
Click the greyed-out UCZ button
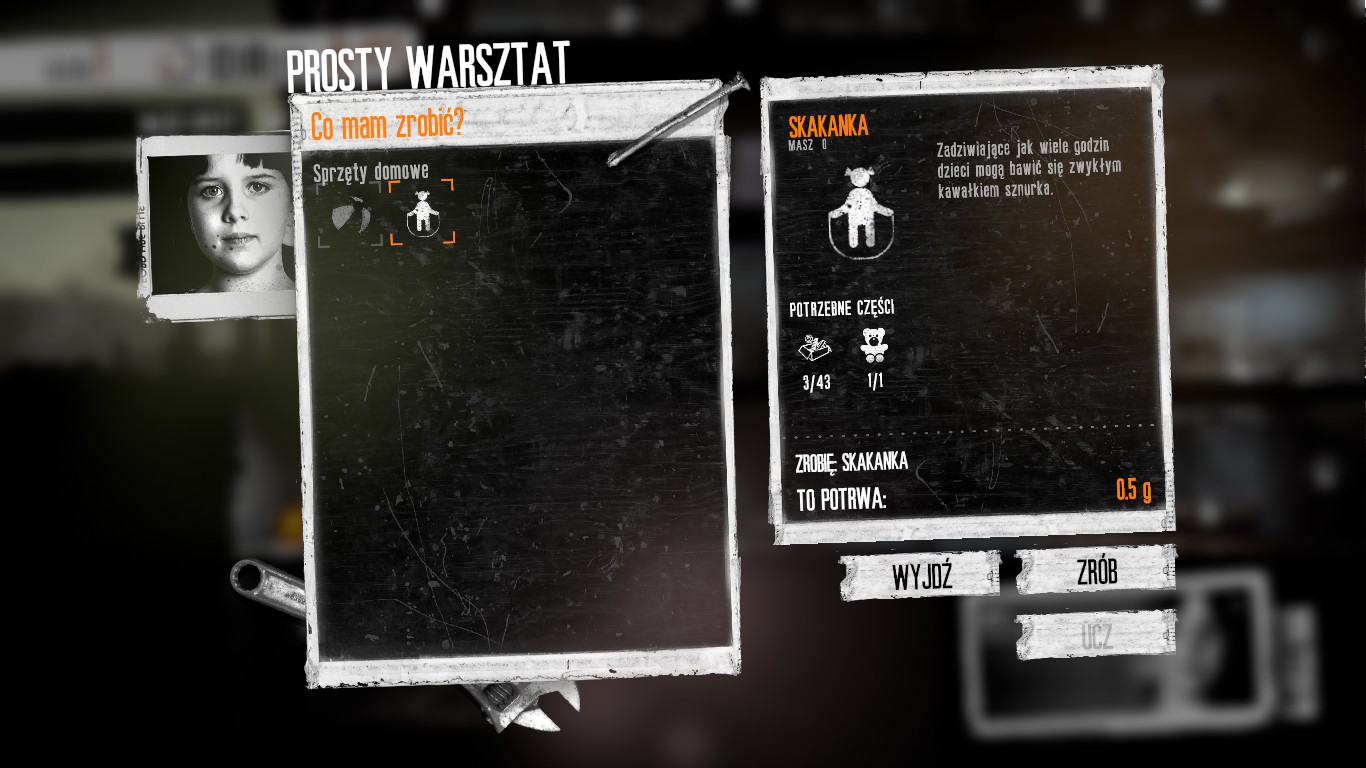tap(1096, 636)
